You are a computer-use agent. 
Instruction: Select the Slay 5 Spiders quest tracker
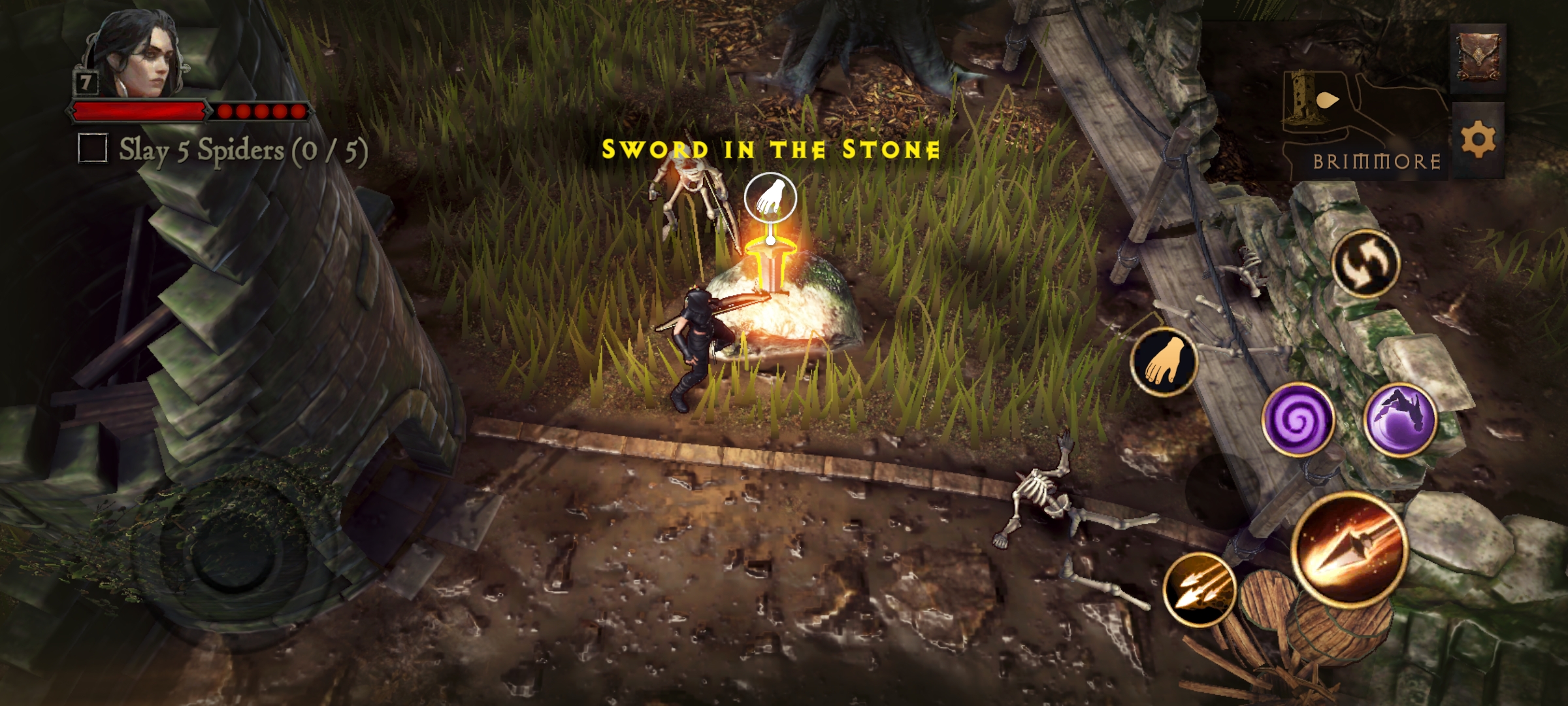[243, 150]
